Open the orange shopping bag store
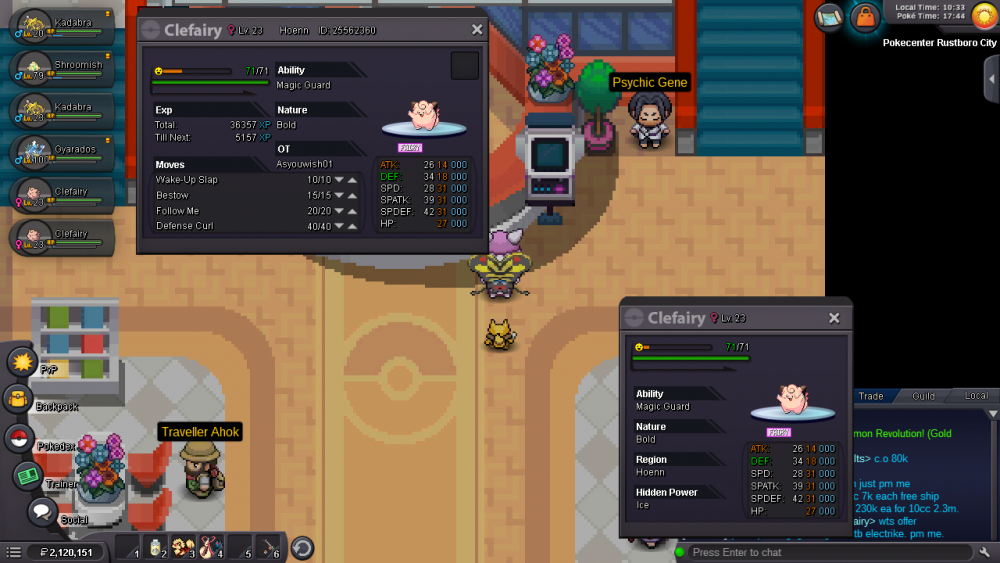The image size is (1000, 563). (x=863, y=17)
